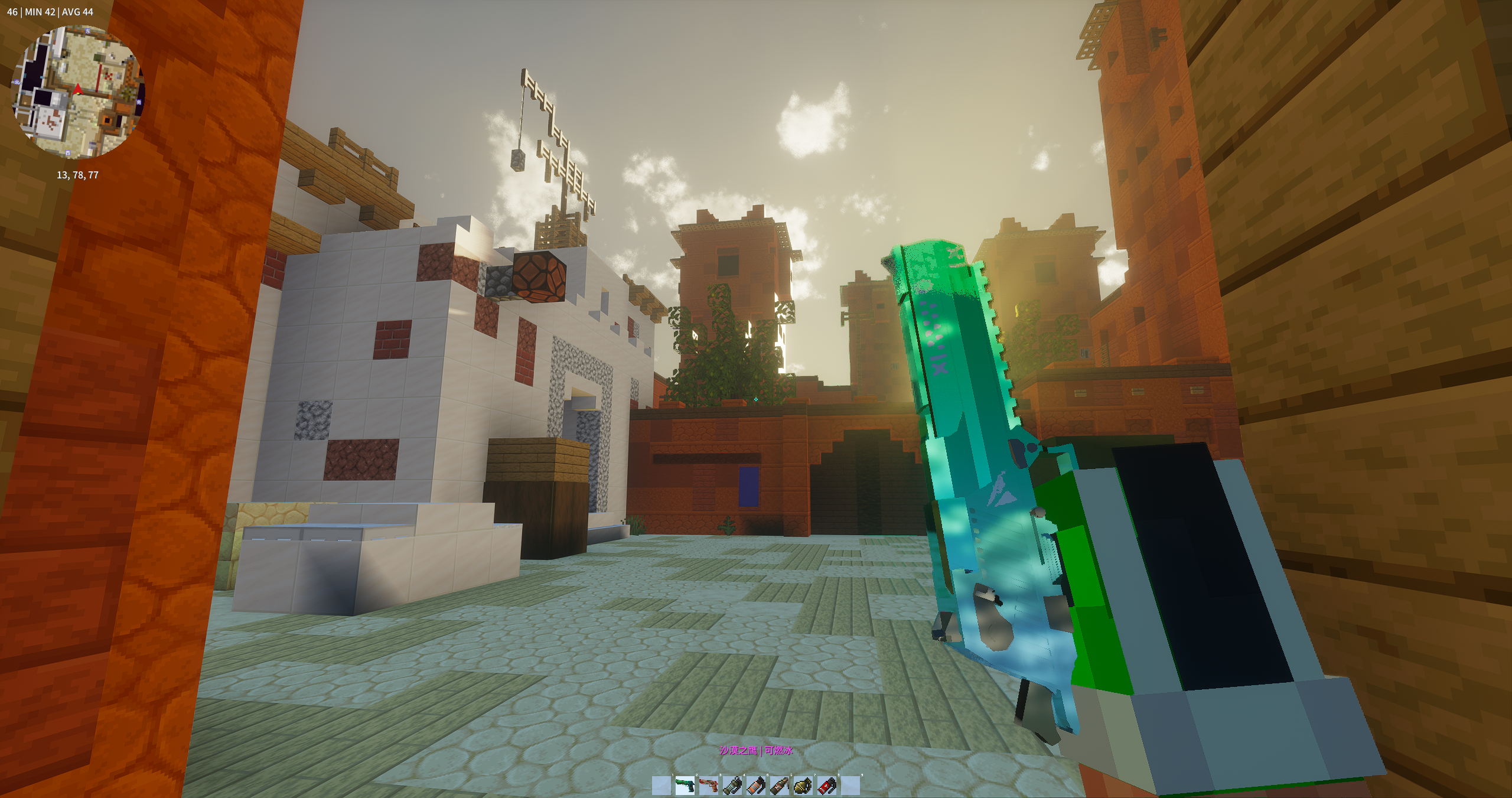Click the red player arrow on the minimap
The image size is (1512, 798).
click(x=77, y=89)
